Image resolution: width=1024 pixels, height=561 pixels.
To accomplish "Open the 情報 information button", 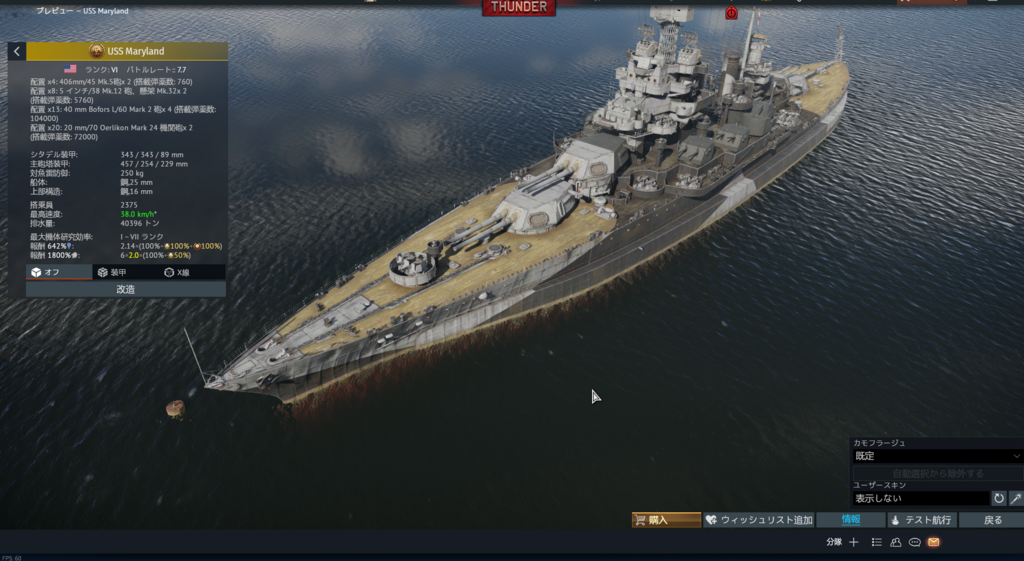I will click(850, 520).
